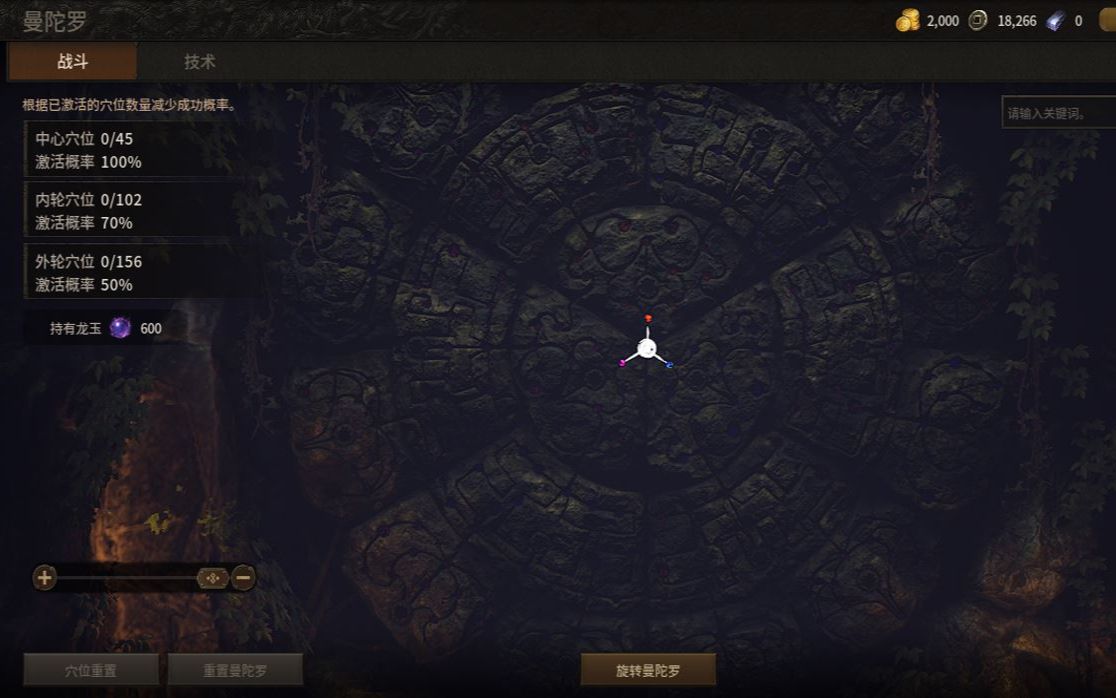
Task: Click the minus button on the zoom bar
Action: pos(243,577)
